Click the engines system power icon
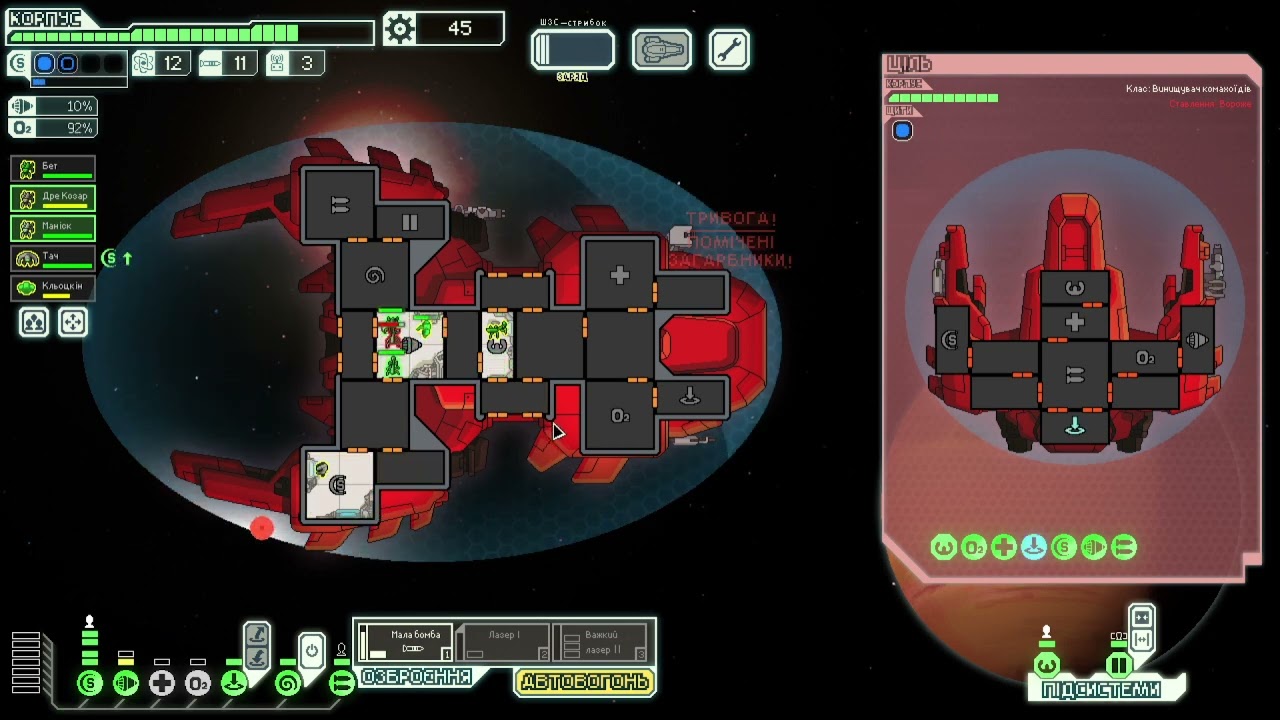This screenshot has width=1280, height=720. [x=126, y=684]
